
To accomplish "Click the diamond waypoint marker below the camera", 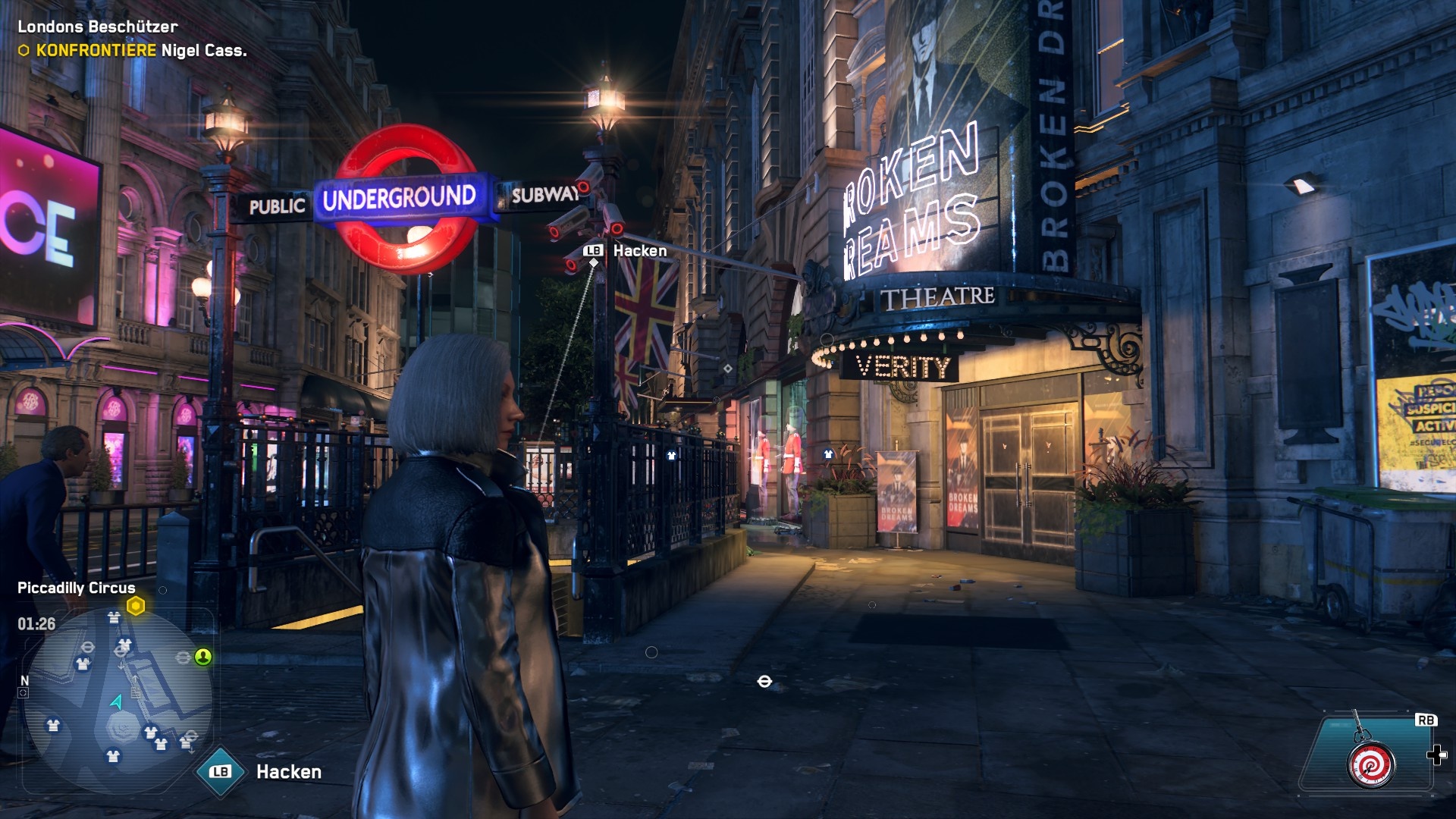I will [591, 262].
